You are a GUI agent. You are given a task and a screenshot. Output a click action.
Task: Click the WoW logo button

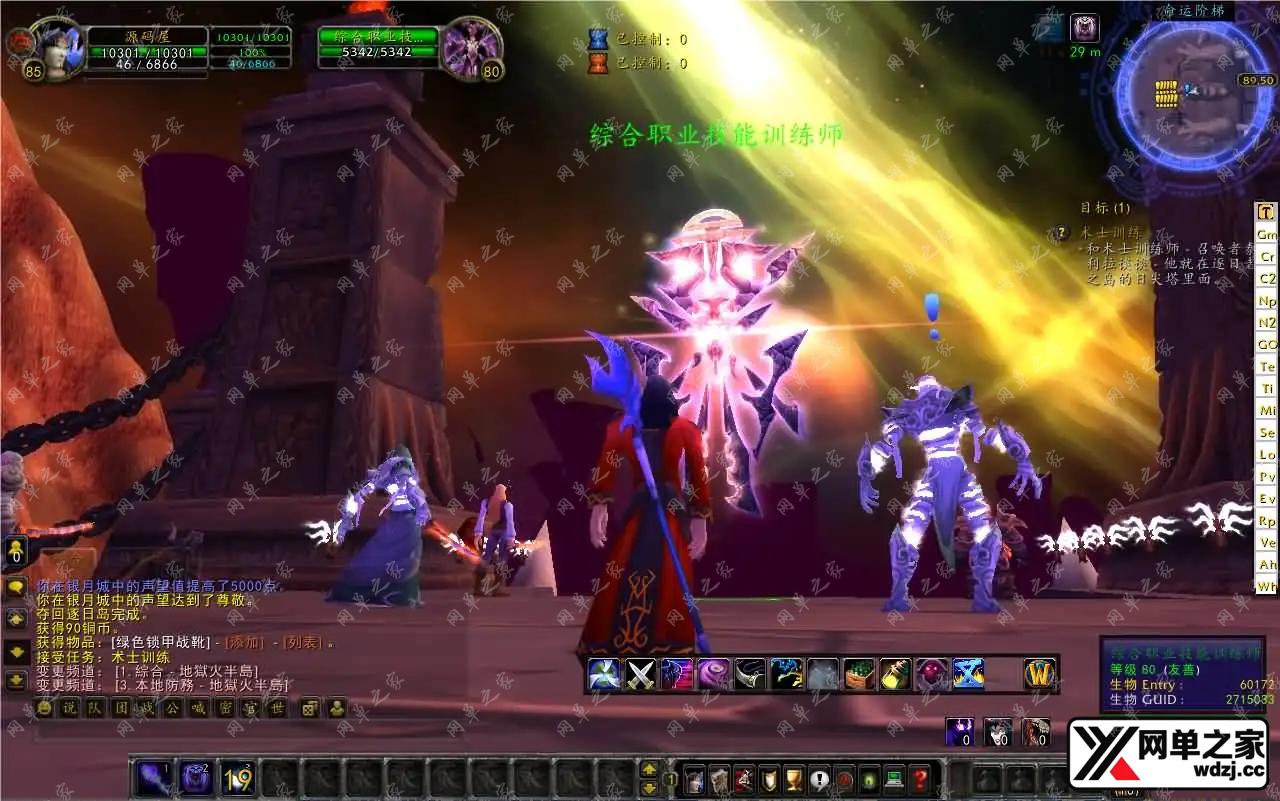(1041, 674)
